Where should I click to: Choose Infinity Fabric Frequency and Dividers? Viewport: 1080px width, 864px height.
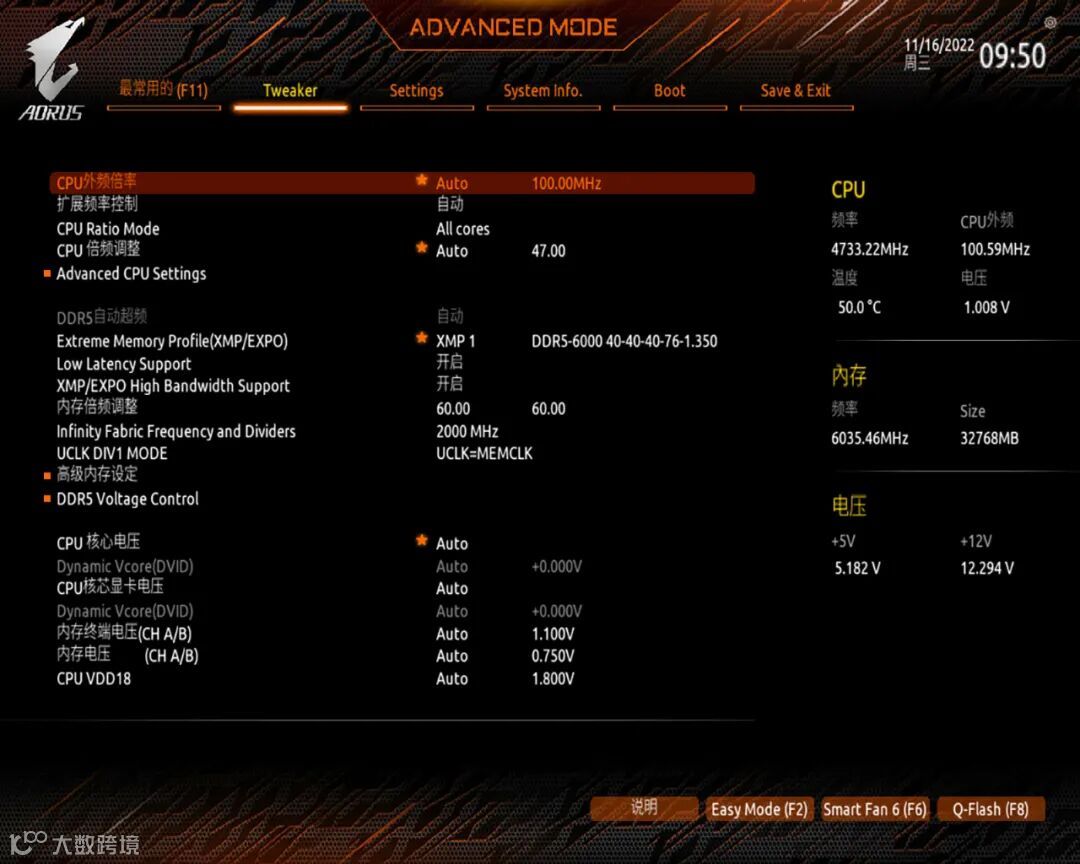[176, 431]
